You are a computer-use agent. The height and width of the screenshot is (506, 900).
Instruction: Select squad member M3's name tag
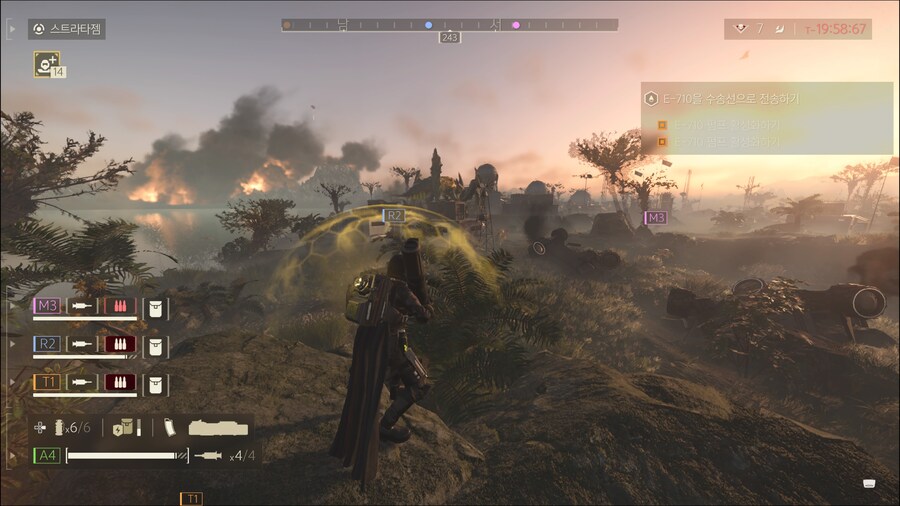point(46,305)
